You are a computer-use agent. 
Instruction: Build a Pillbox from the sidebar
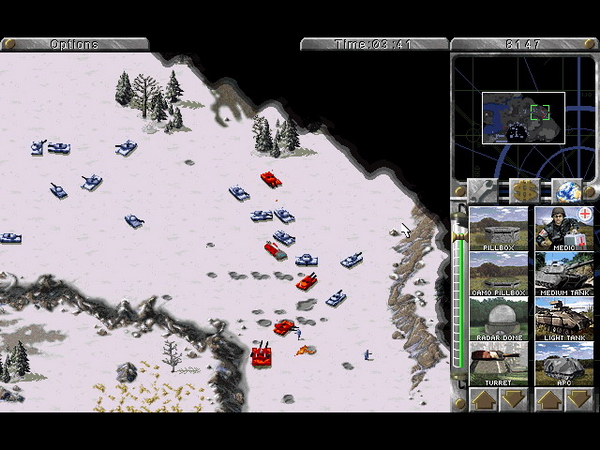499,228
